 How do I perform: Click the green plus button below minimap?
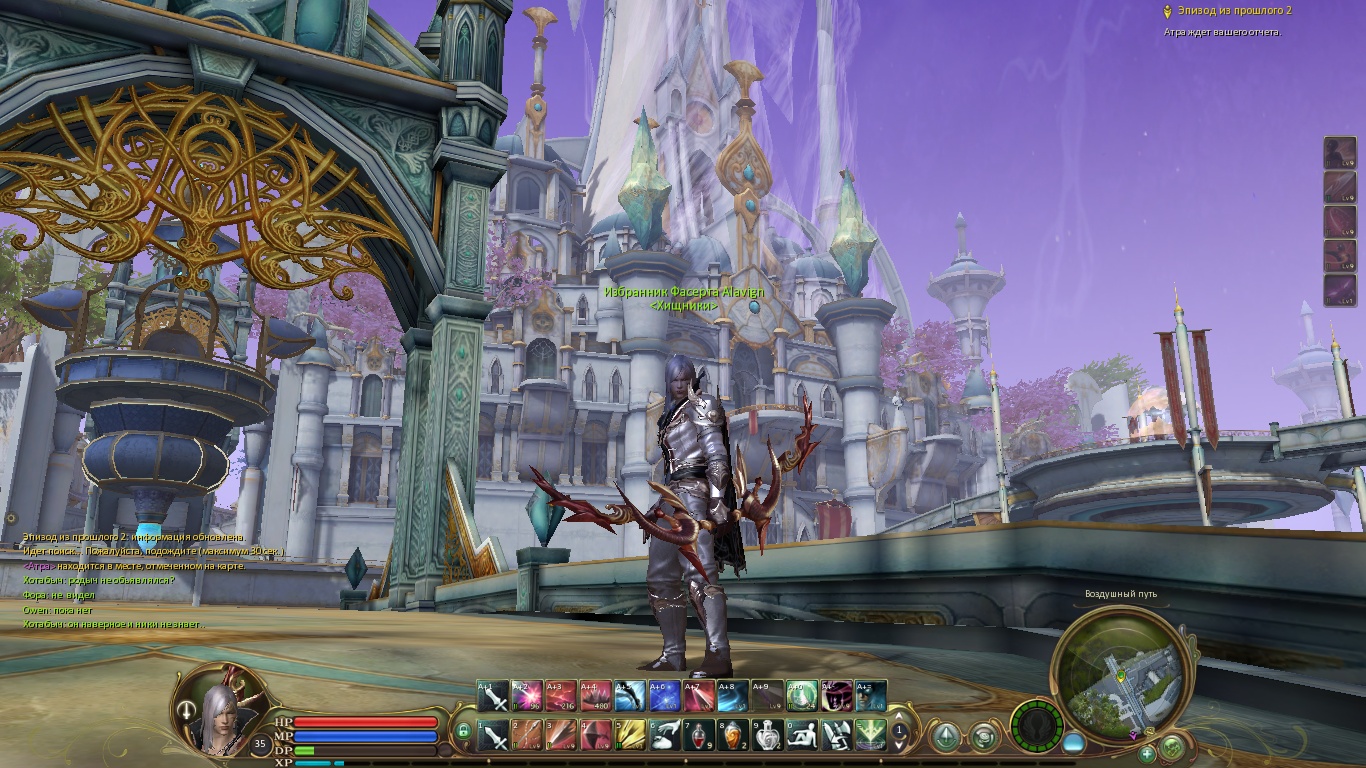pyautogui.click(x=1147, y=753)
